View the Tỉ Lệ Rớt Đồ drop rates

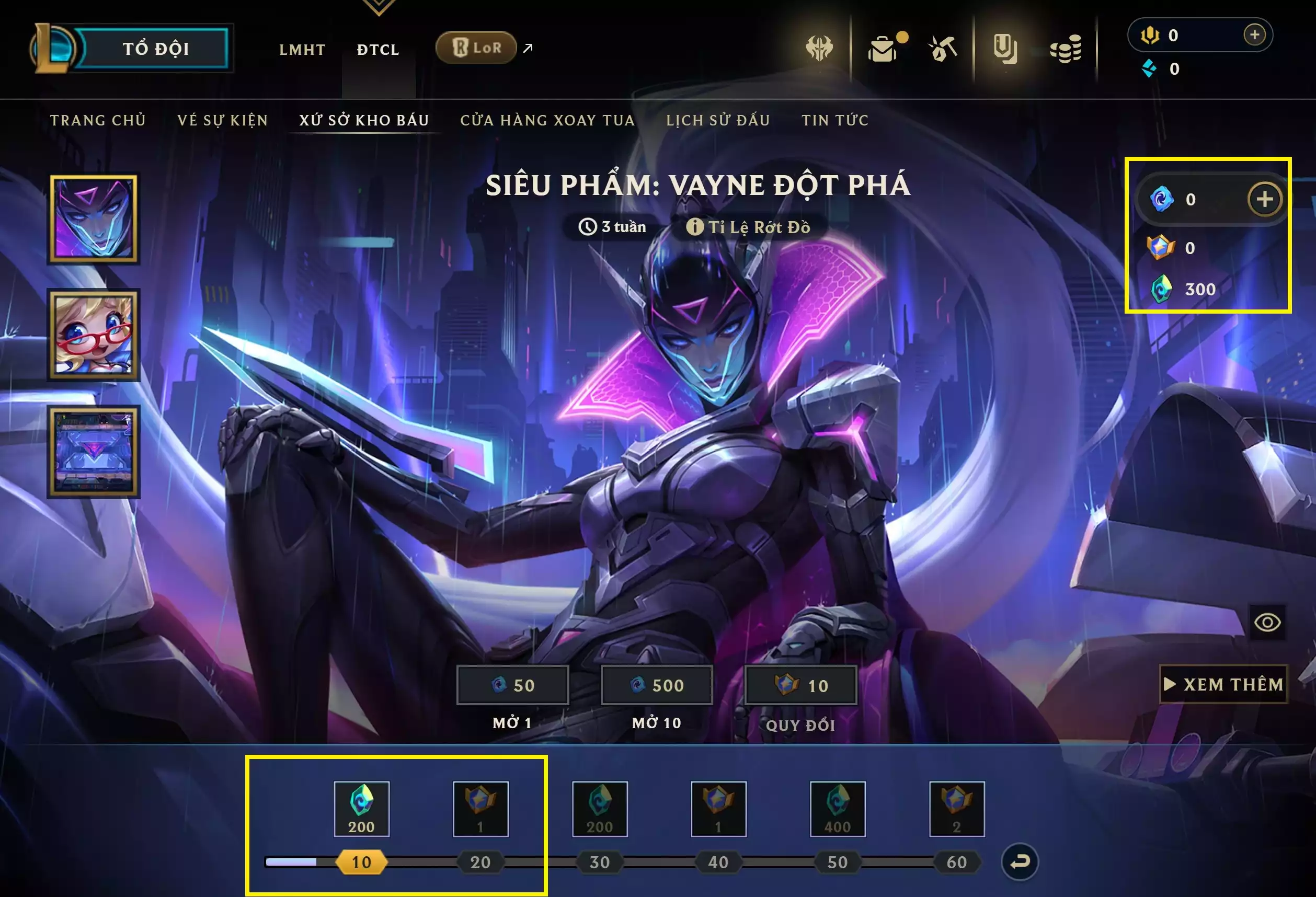(749, 227)
